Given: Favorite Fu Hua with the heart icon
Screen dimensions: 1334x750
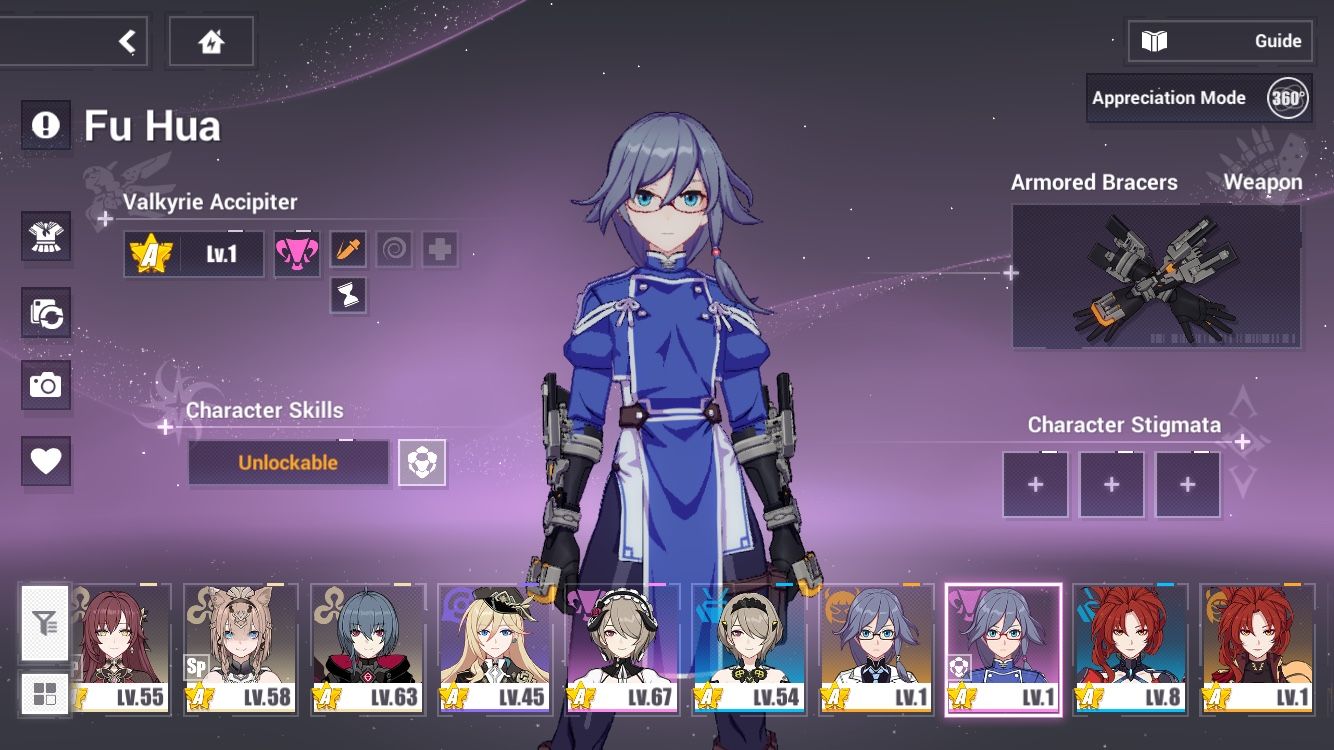Looking at the screenshot, I should (46, 462).
